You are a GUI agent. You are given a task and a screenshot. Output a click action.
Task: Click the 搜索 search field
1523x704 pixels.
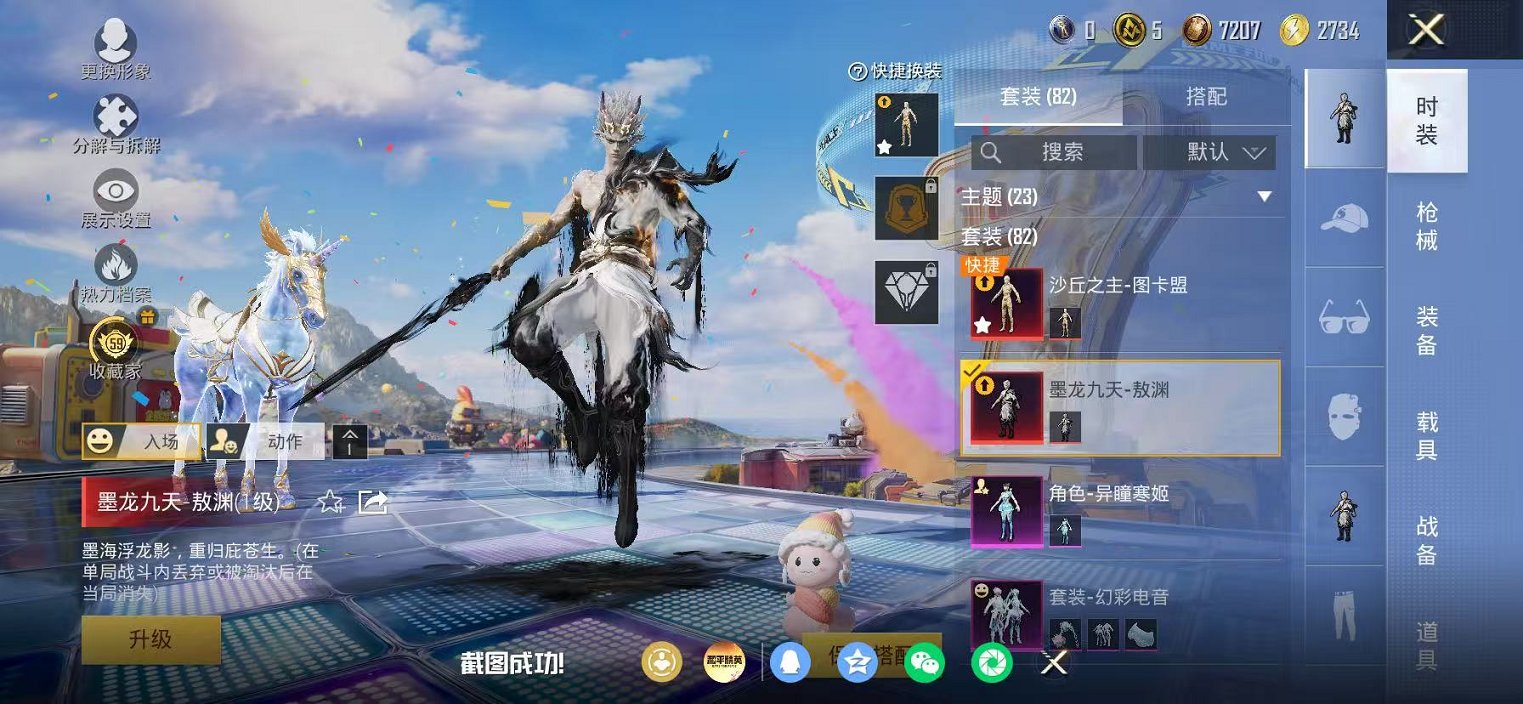1054,152
